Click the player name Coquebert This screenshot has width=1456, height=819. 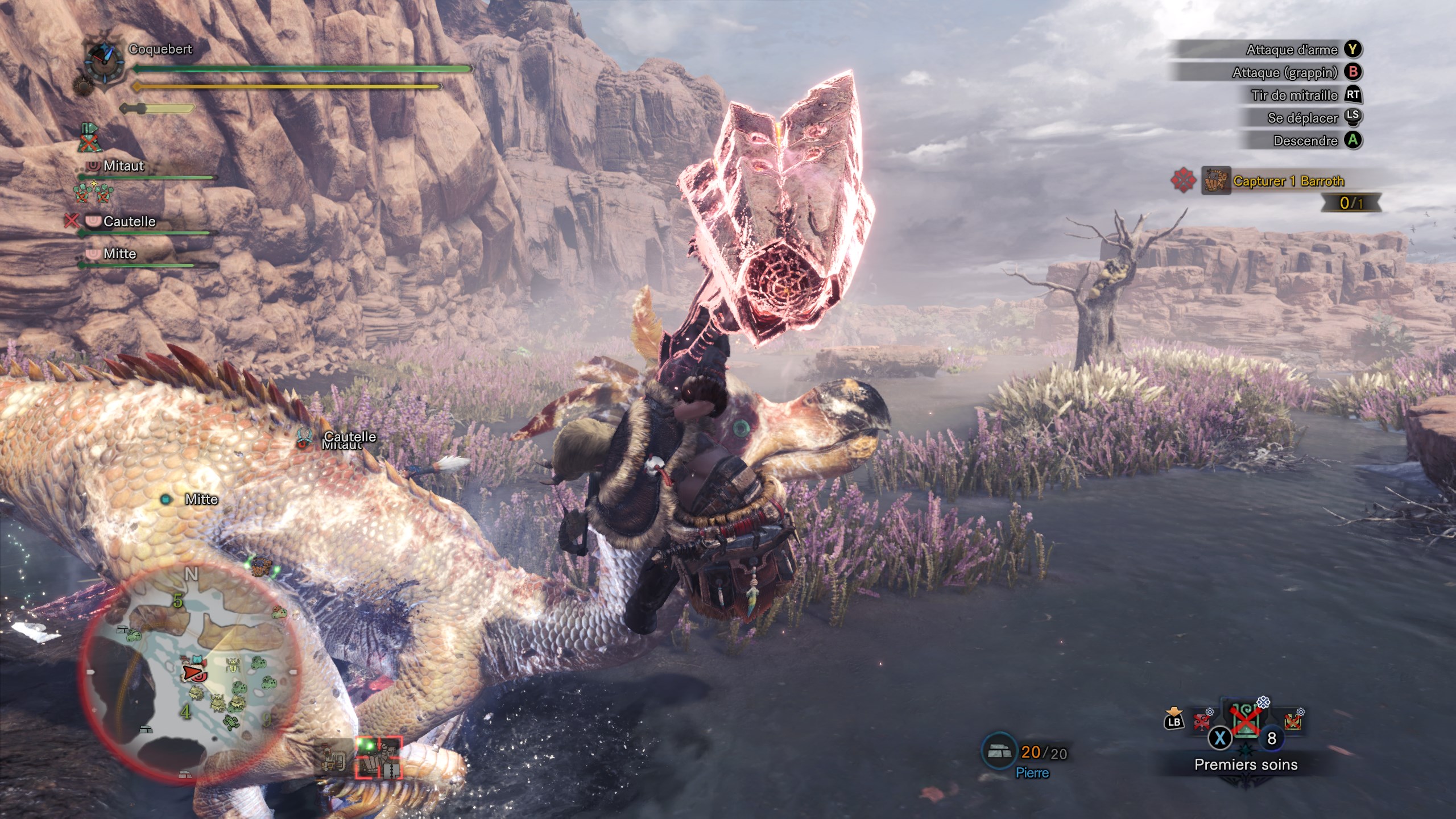pos(160,49)
